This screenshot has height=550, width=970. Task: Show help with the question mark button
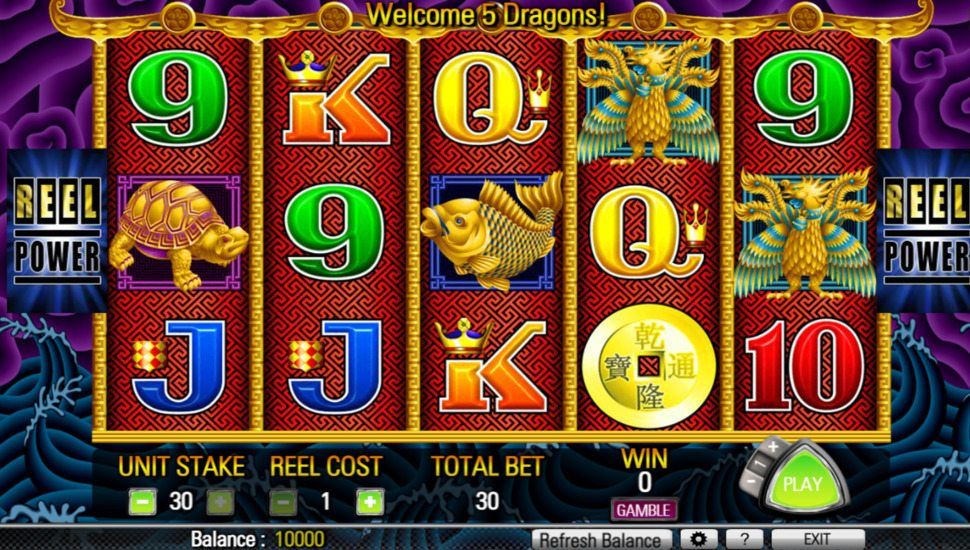[x=744, y=540]
